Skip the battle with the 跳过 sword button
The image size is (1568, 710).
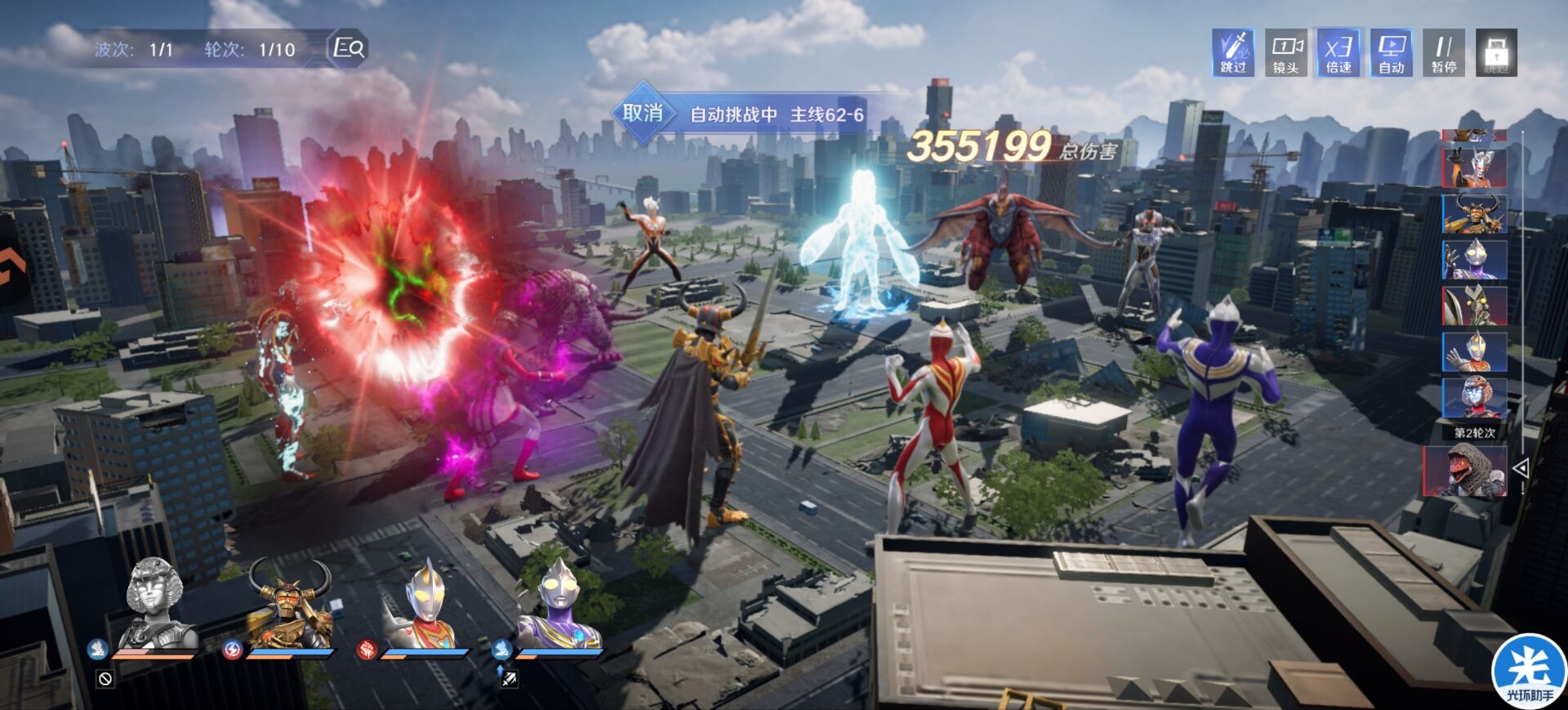pyautogui.click(x=1233, y=53)
